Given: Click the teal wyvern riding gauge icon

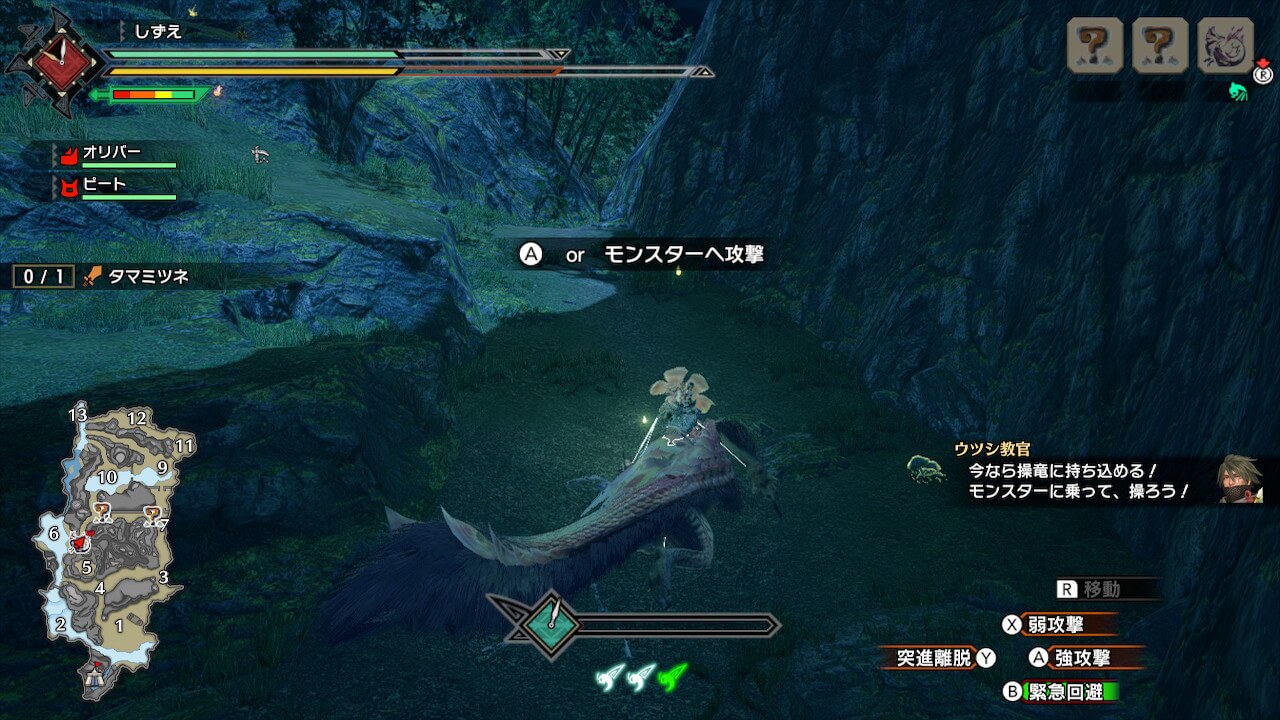Looking at the screenshot, I should point(551,625).
